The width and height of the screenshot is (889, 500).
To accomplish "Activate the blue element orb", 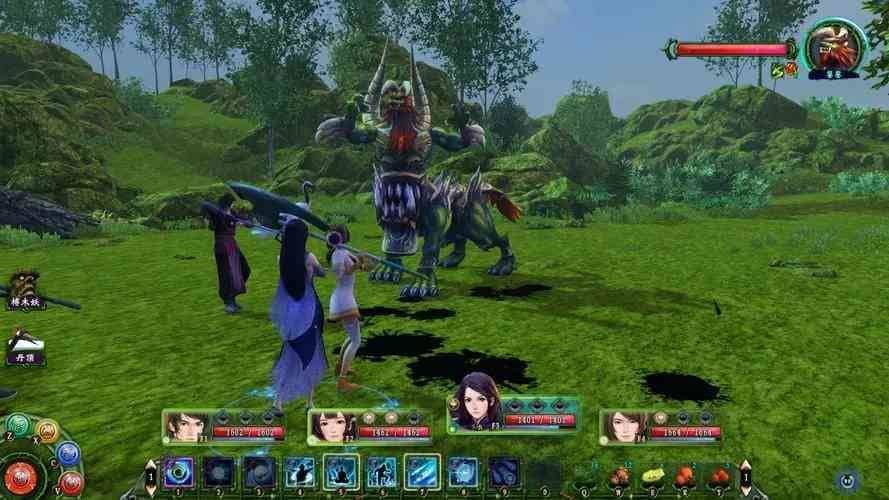I will (x=67, y=453).
